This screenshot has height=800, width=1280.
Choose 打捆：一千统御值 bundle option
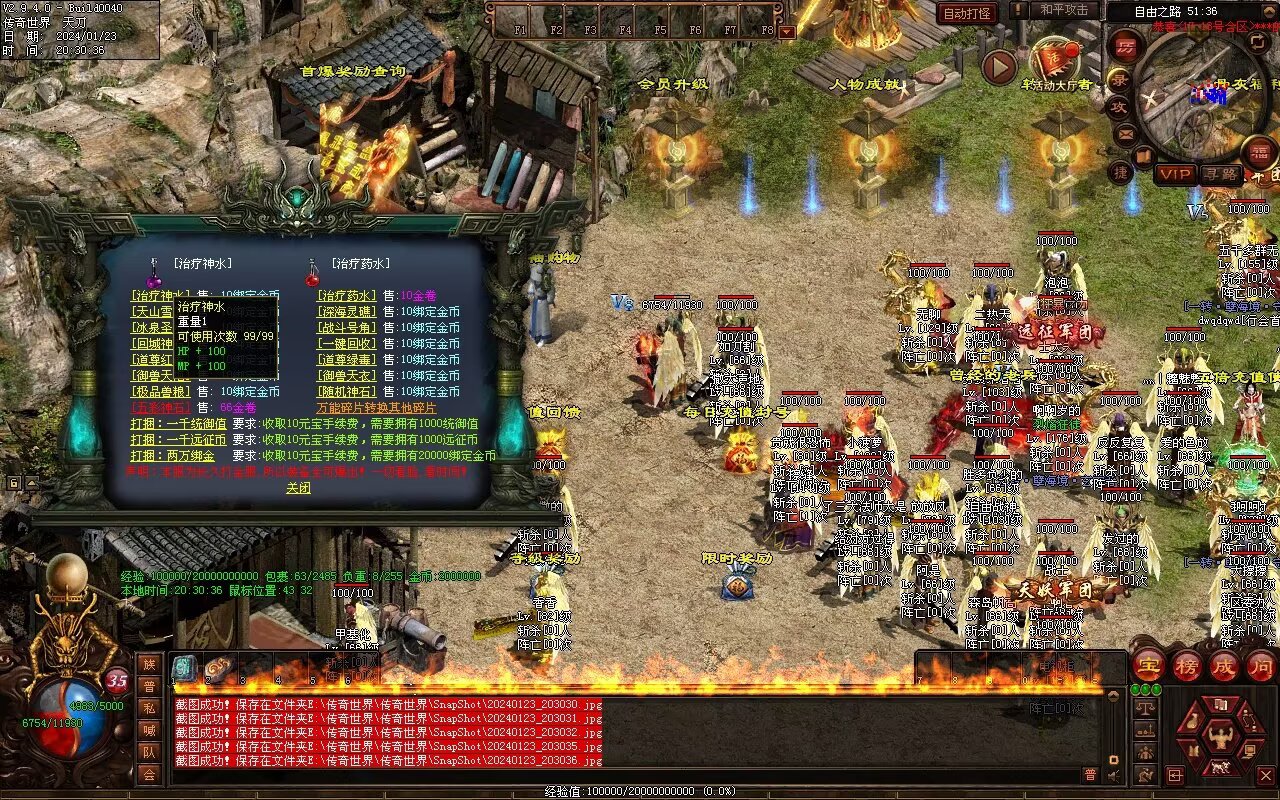(178, 423)
